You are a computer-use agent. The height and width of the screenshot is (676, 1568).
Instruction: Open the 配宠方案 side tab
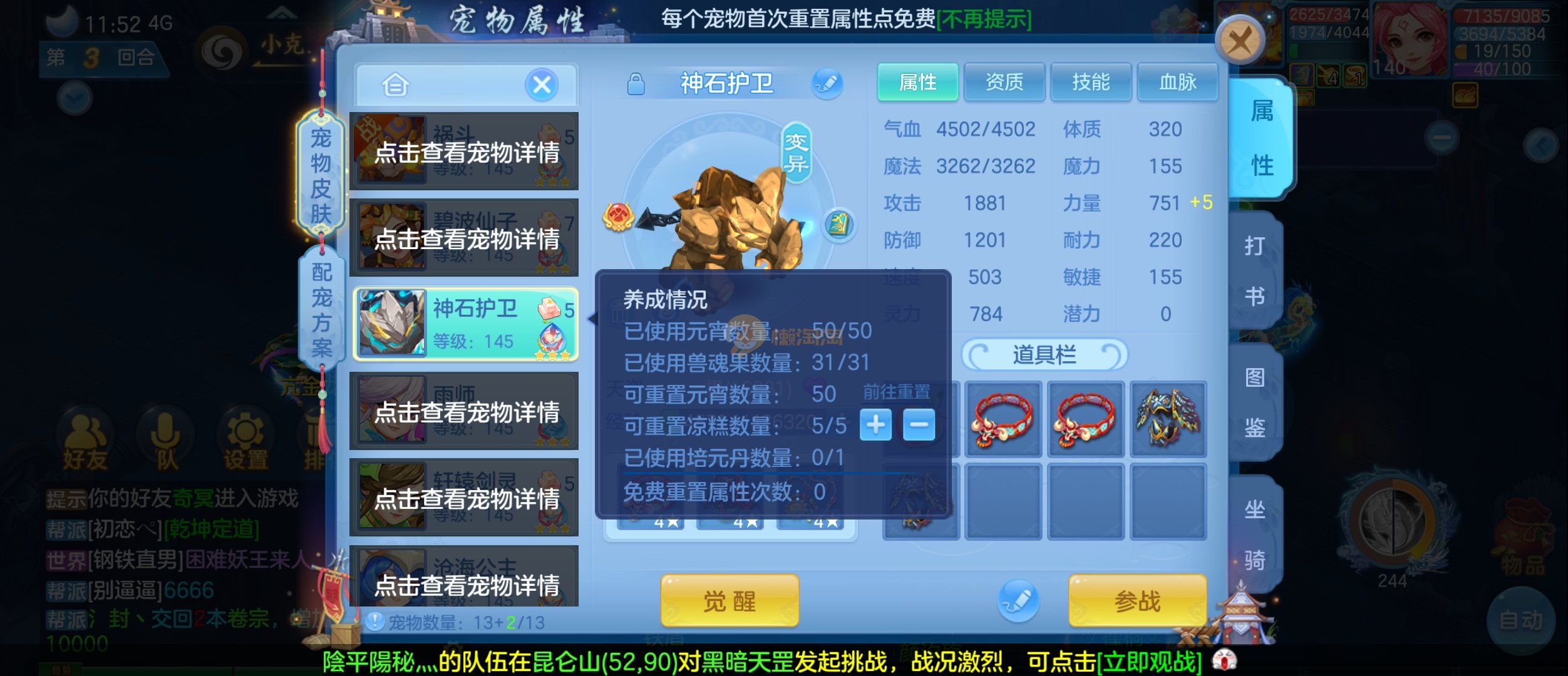click(322, 309)
